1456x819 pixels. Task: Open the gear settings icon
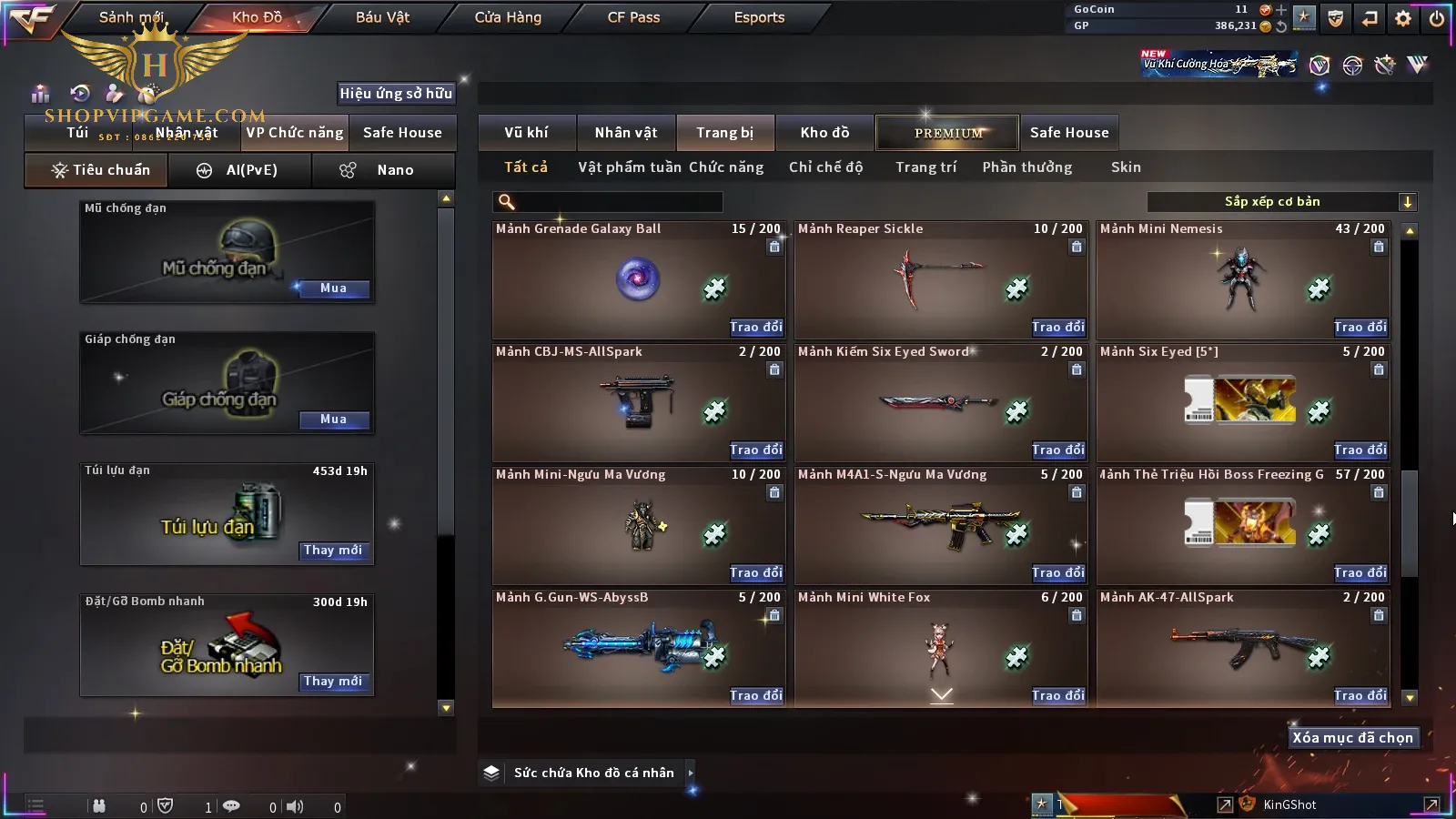(1403, 18)
